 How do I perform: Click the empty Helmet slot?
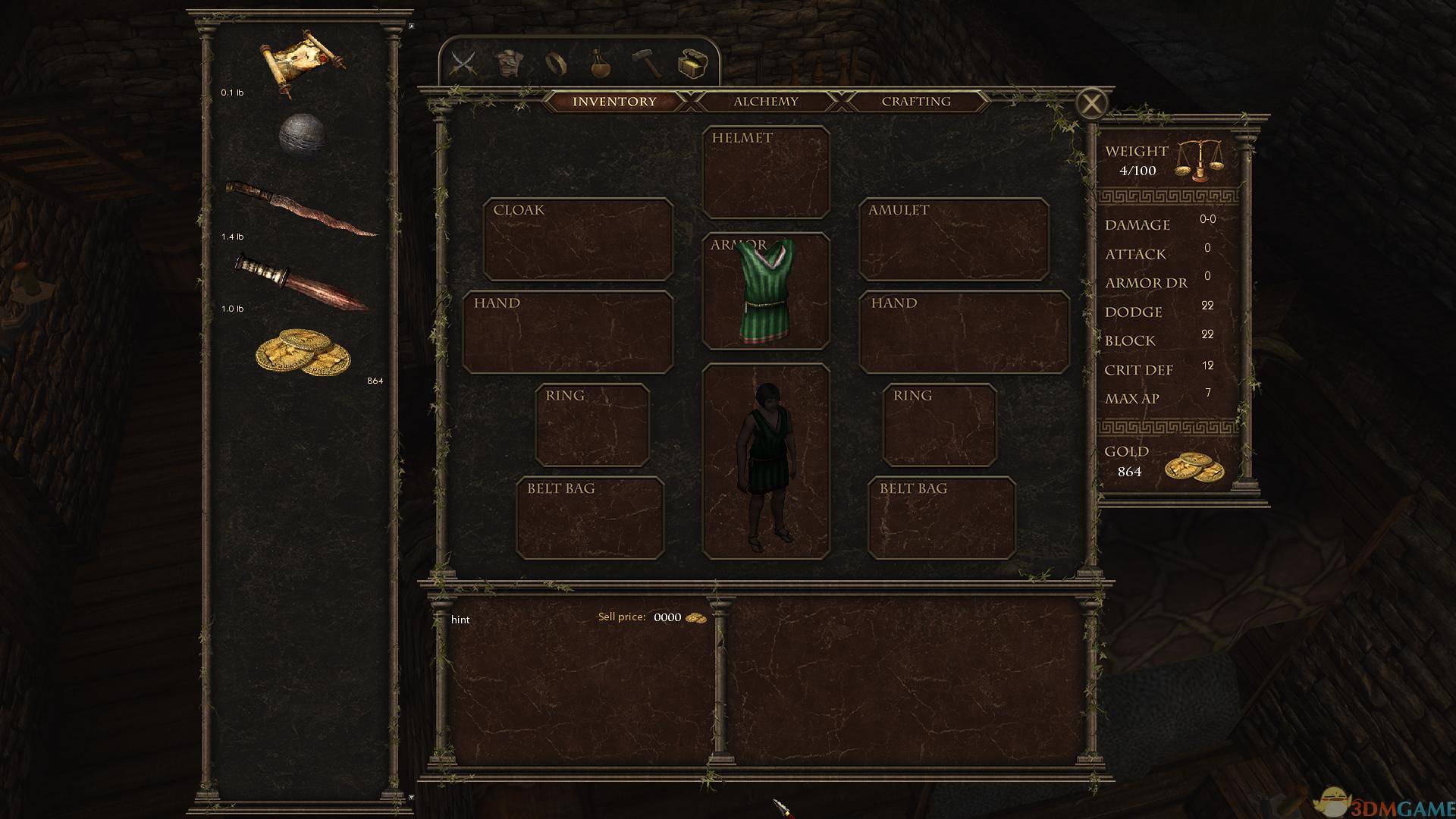tap(766, 173)
